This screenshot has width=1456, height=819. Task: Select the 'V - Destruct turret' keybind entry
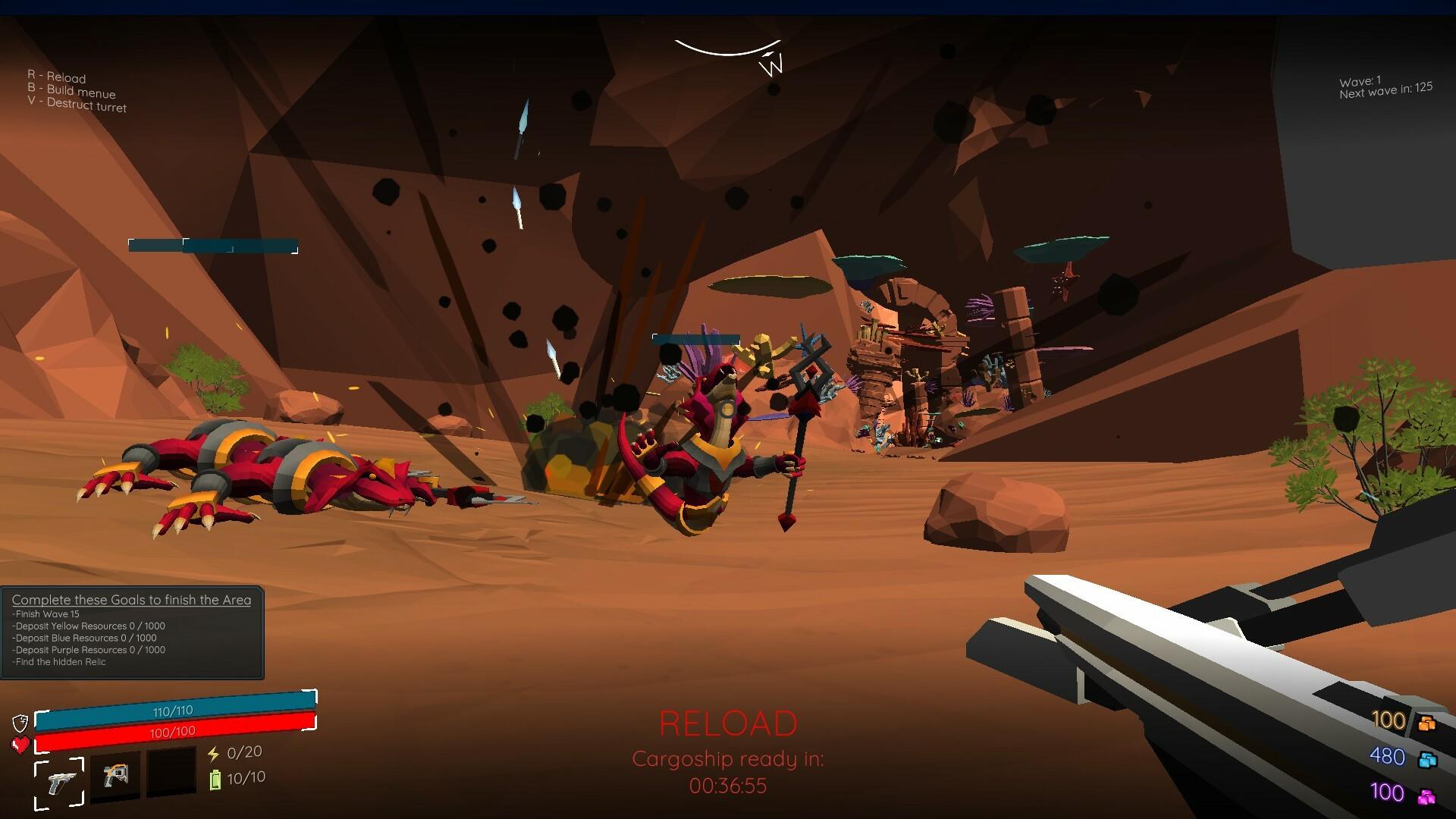(77, 106)
